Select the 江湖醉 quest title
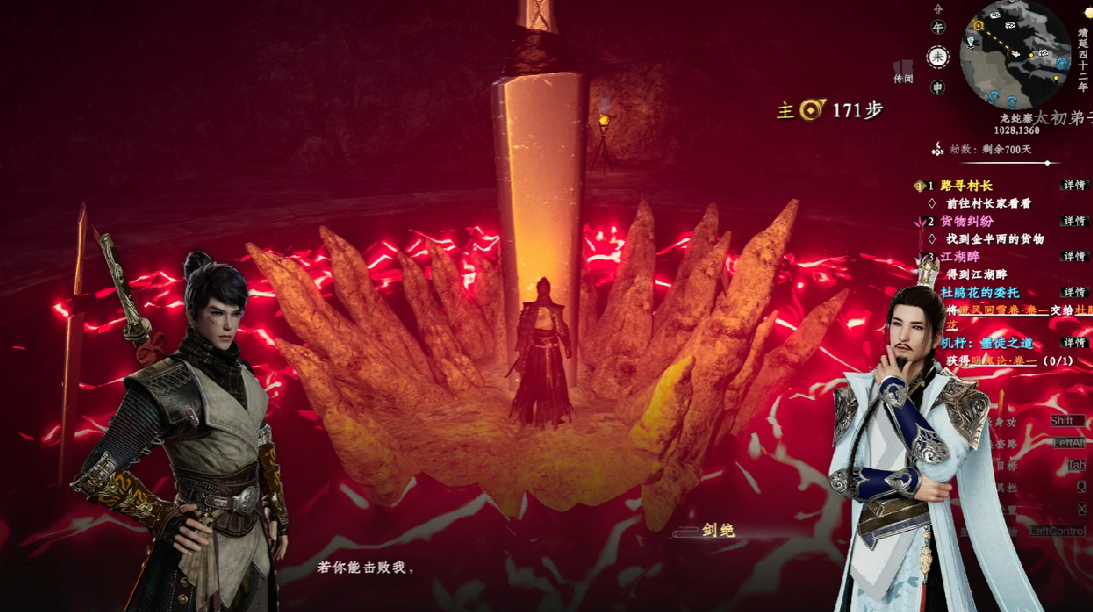 point(960,257)
